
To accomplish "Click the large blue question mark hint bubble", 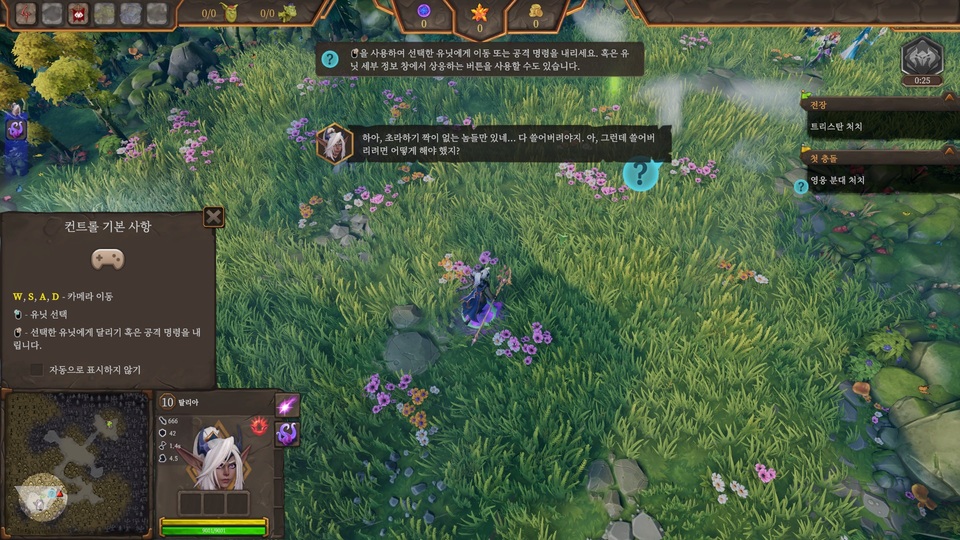I will click(x=640, y=173).
